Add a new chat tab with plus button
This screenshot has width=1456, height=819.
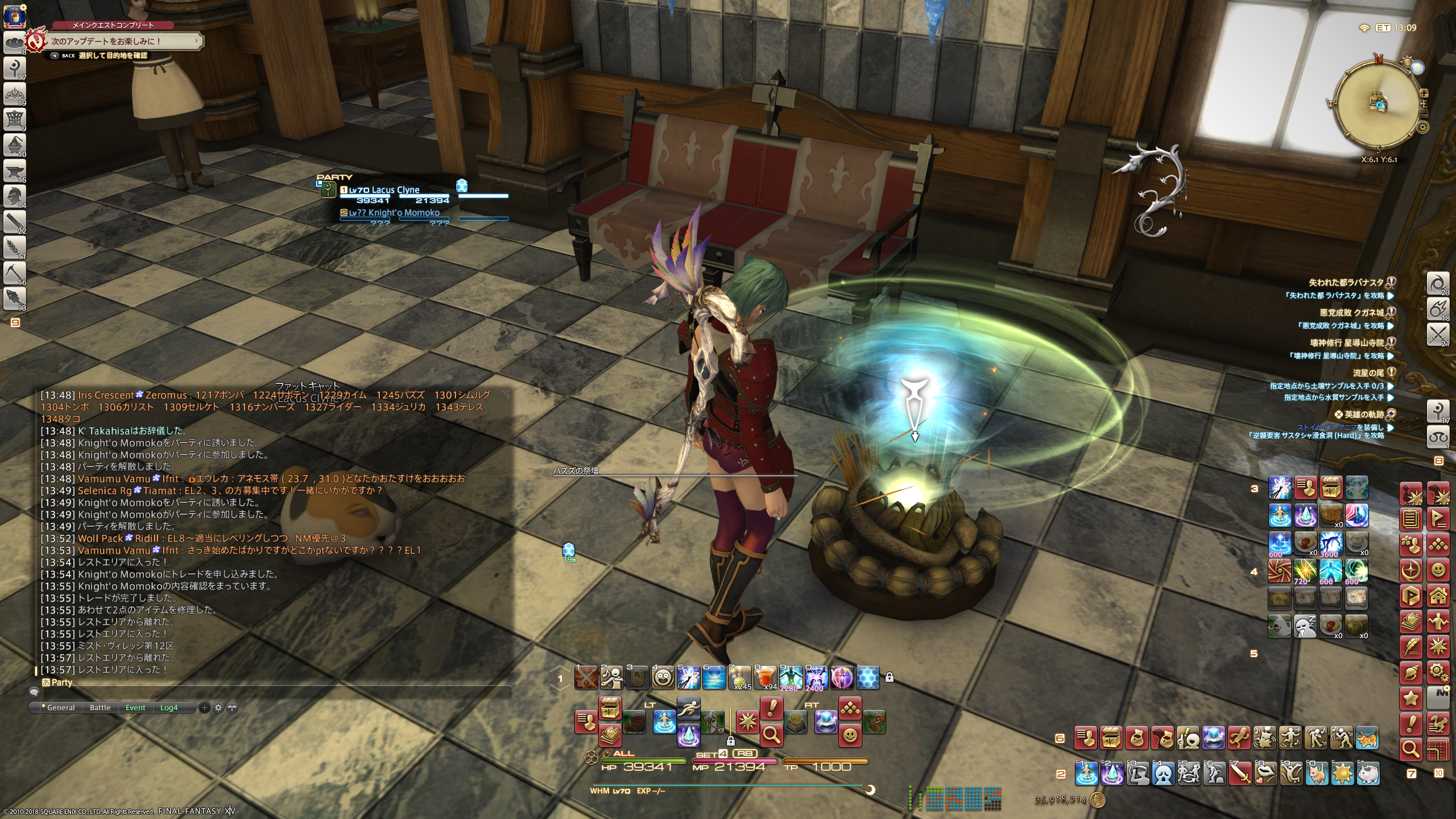205,708
